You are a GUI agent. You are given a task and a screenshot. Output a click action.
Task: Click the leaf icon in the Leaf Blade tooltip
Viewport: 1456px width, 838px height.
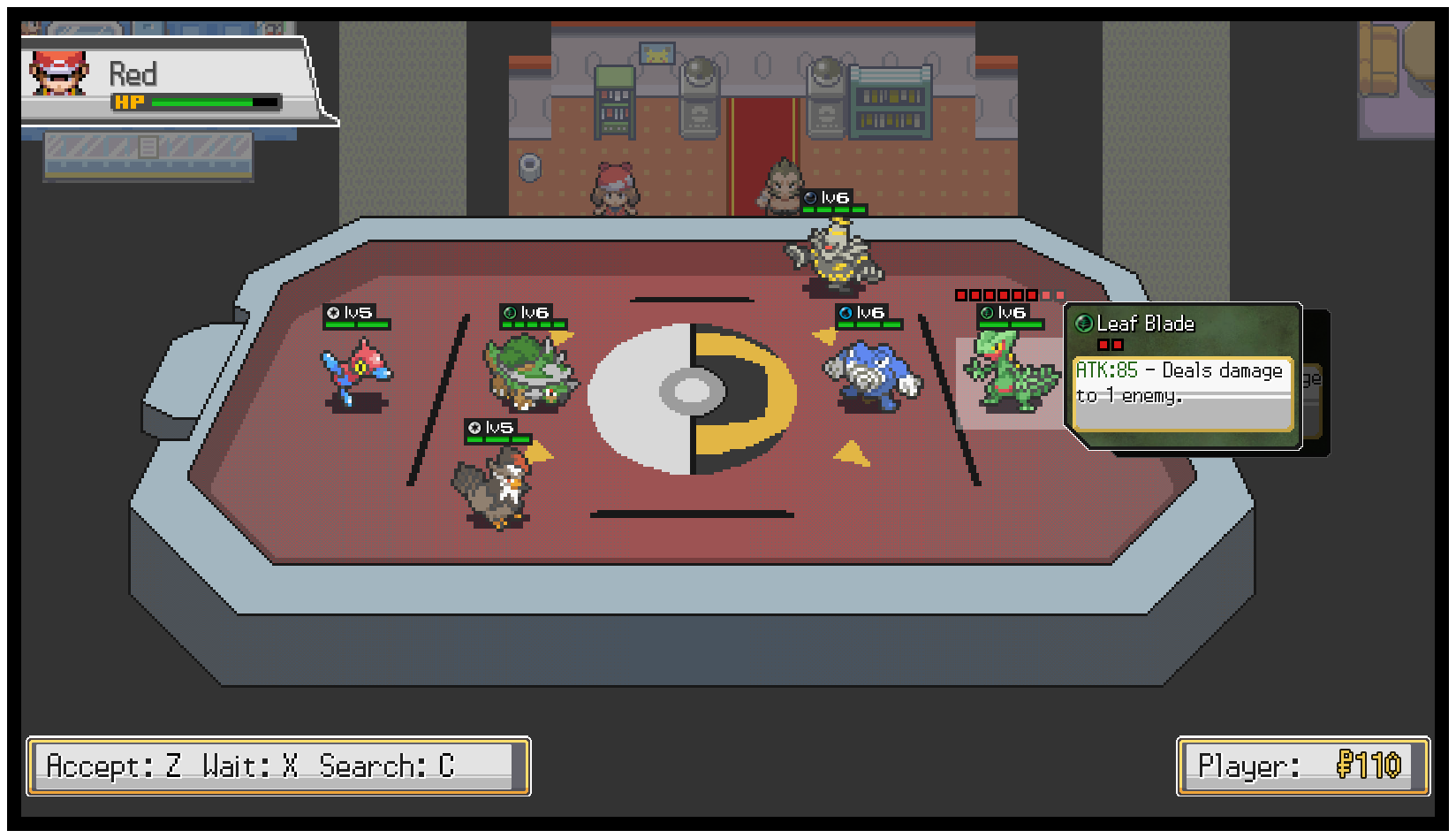tap(1084, 323)
